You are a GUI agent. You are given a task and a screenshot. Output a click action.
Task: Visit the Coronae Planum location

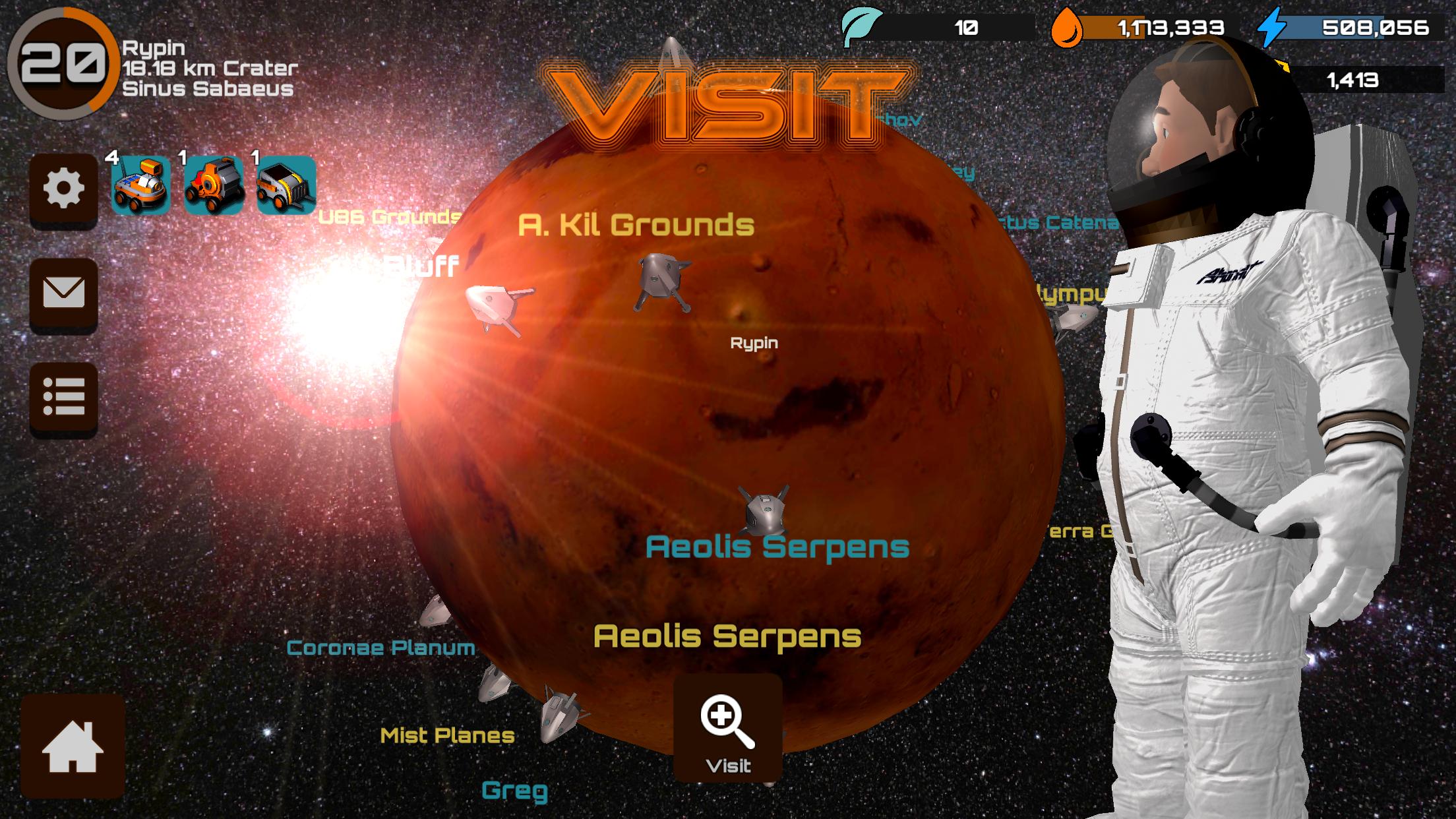click(x=381, y=650)
